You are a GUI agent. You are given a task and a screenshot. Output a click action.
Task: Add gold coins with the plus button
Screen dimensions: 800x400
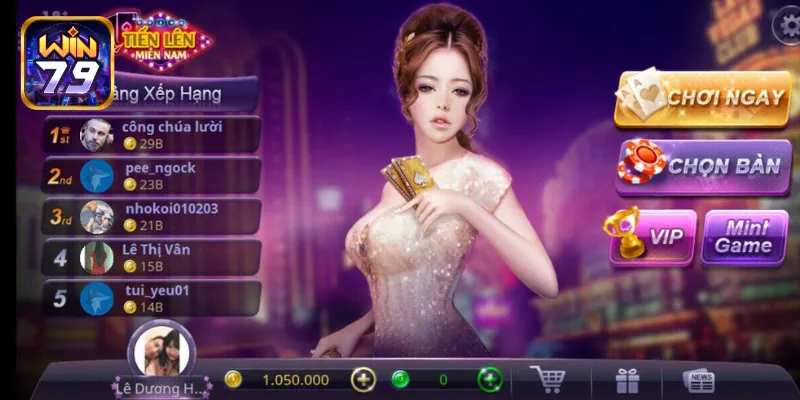(364, 380)
